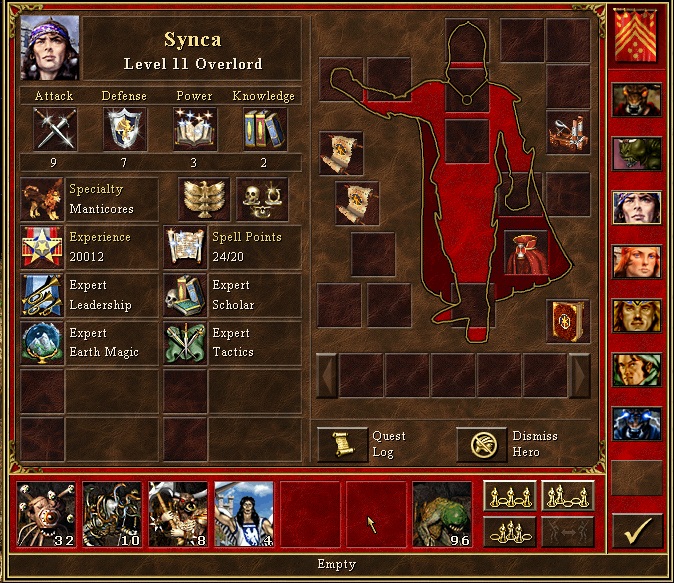Switch to the green troglodyte hero portrait
The image size is (674, 583).
636,154
